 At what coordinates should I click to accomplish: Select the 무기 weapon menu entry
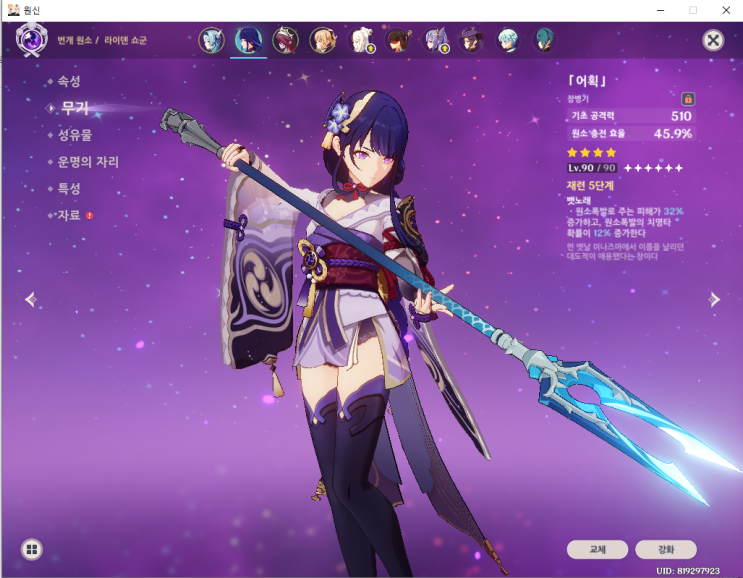coord(74,108)
